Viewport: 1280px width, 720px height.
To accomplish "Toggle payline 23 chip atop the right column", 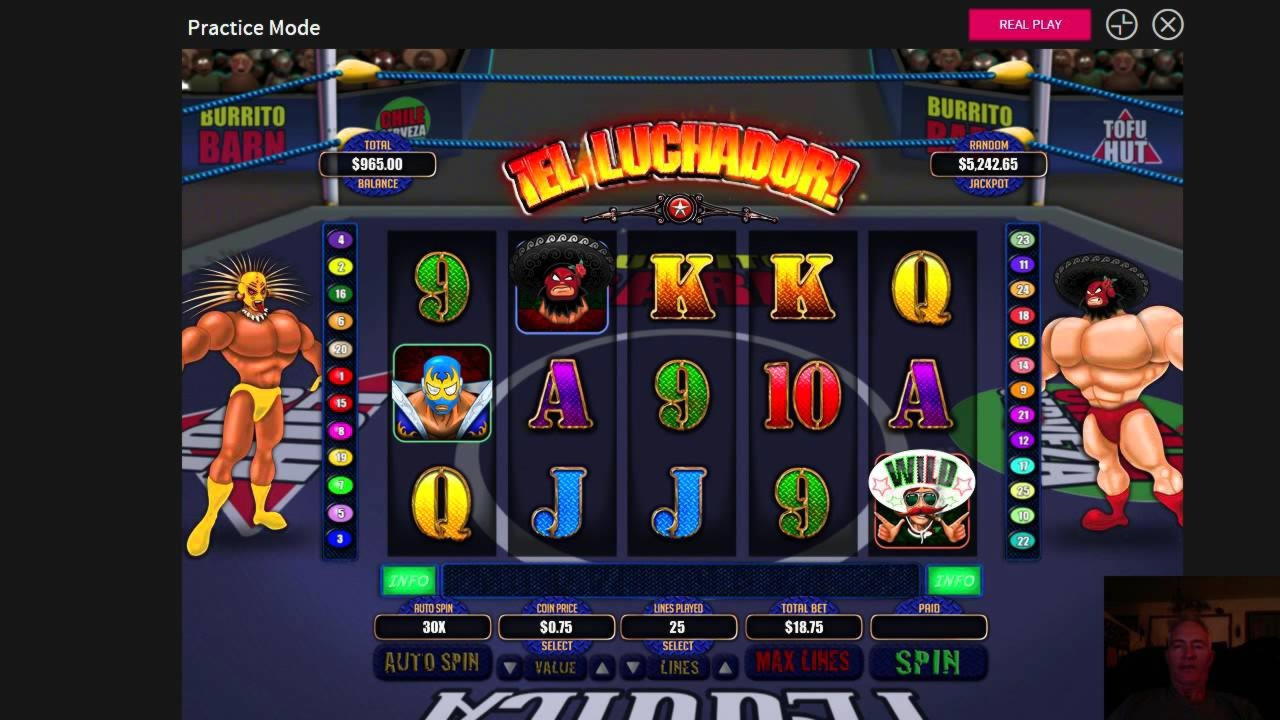I will coord(1021,238).
